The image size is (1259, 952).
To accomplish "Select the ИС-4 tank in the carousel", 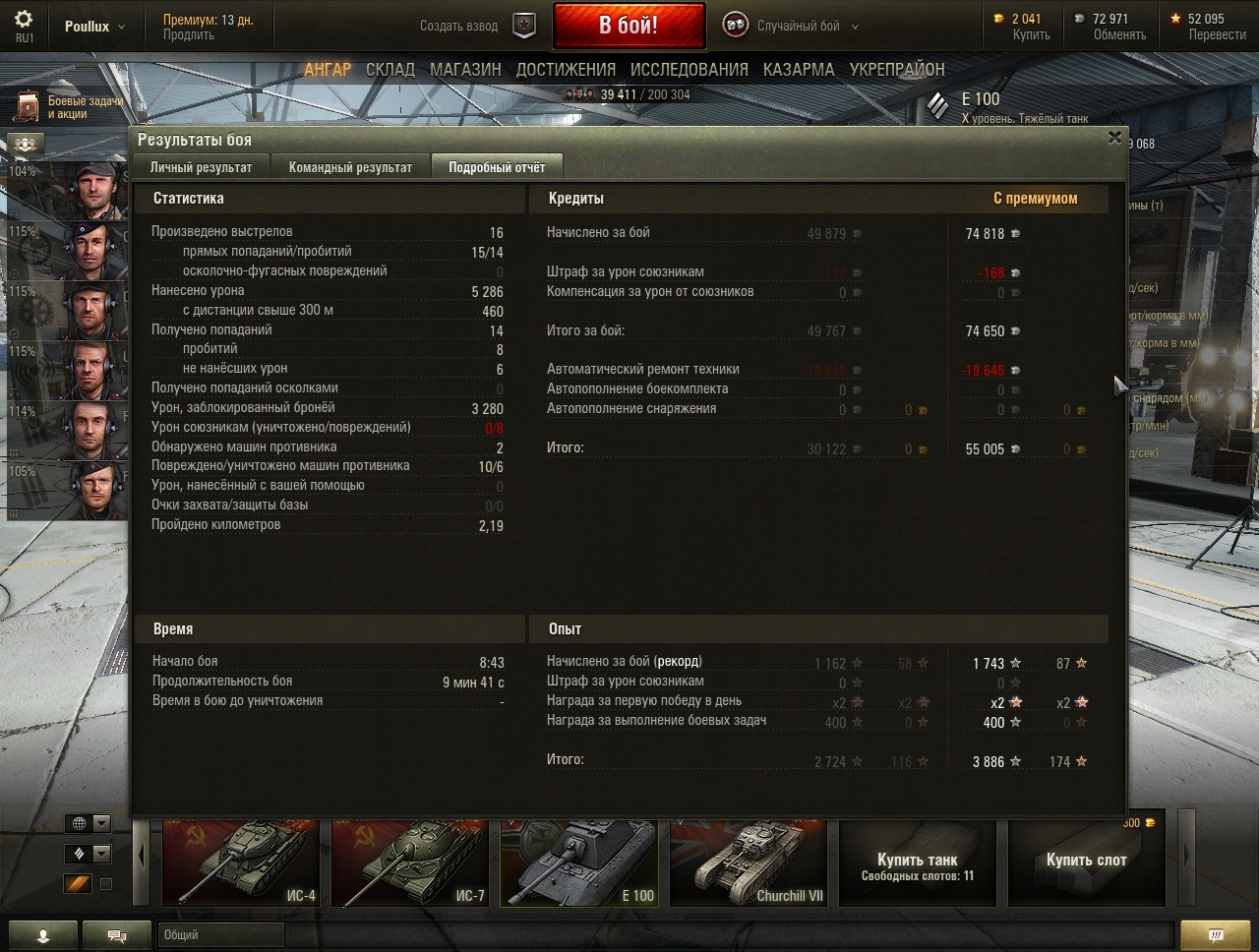I will click(241, 863).
